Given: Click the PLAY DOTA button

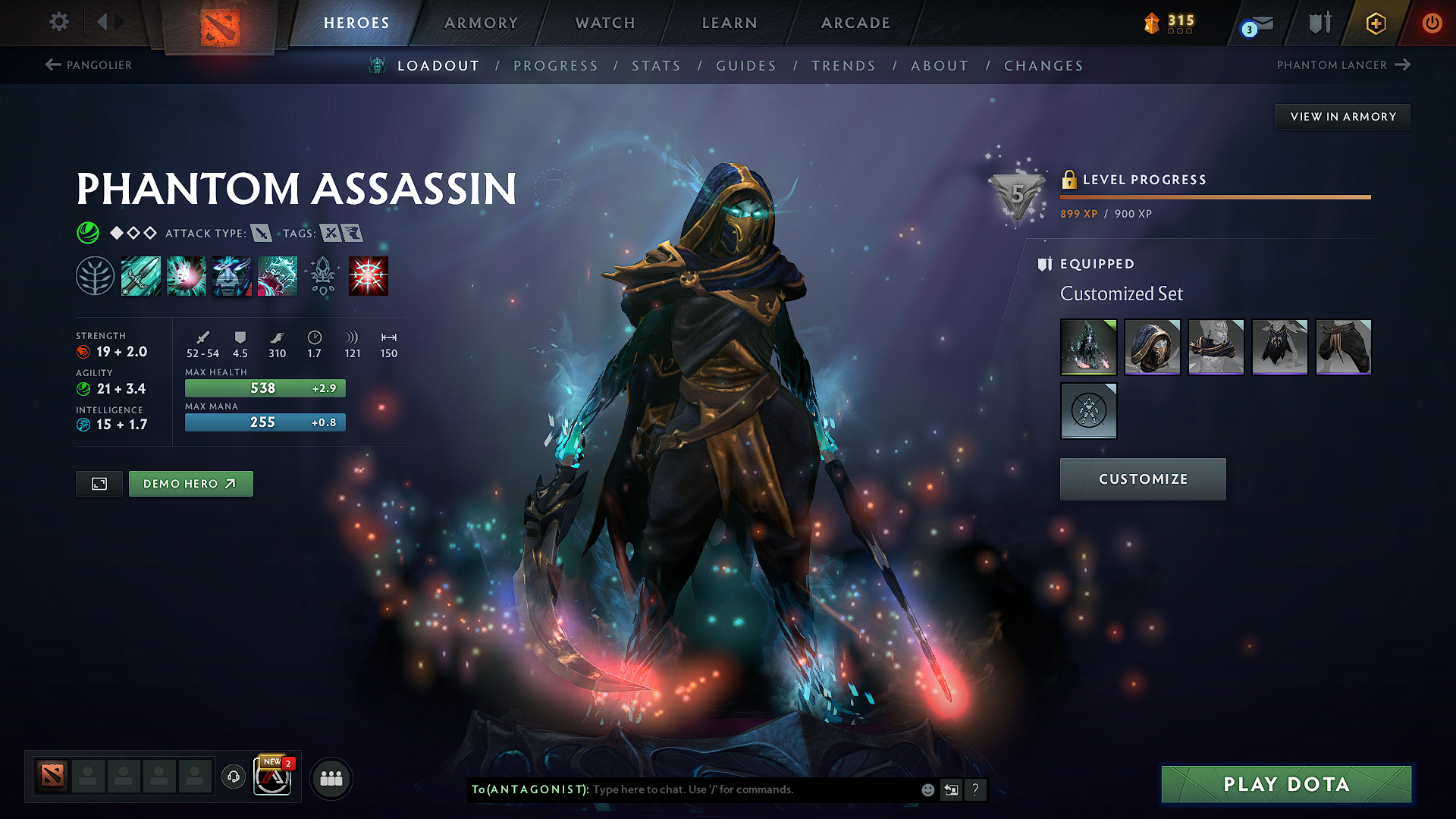Looking at the screenshot, I should (1285, 784).
